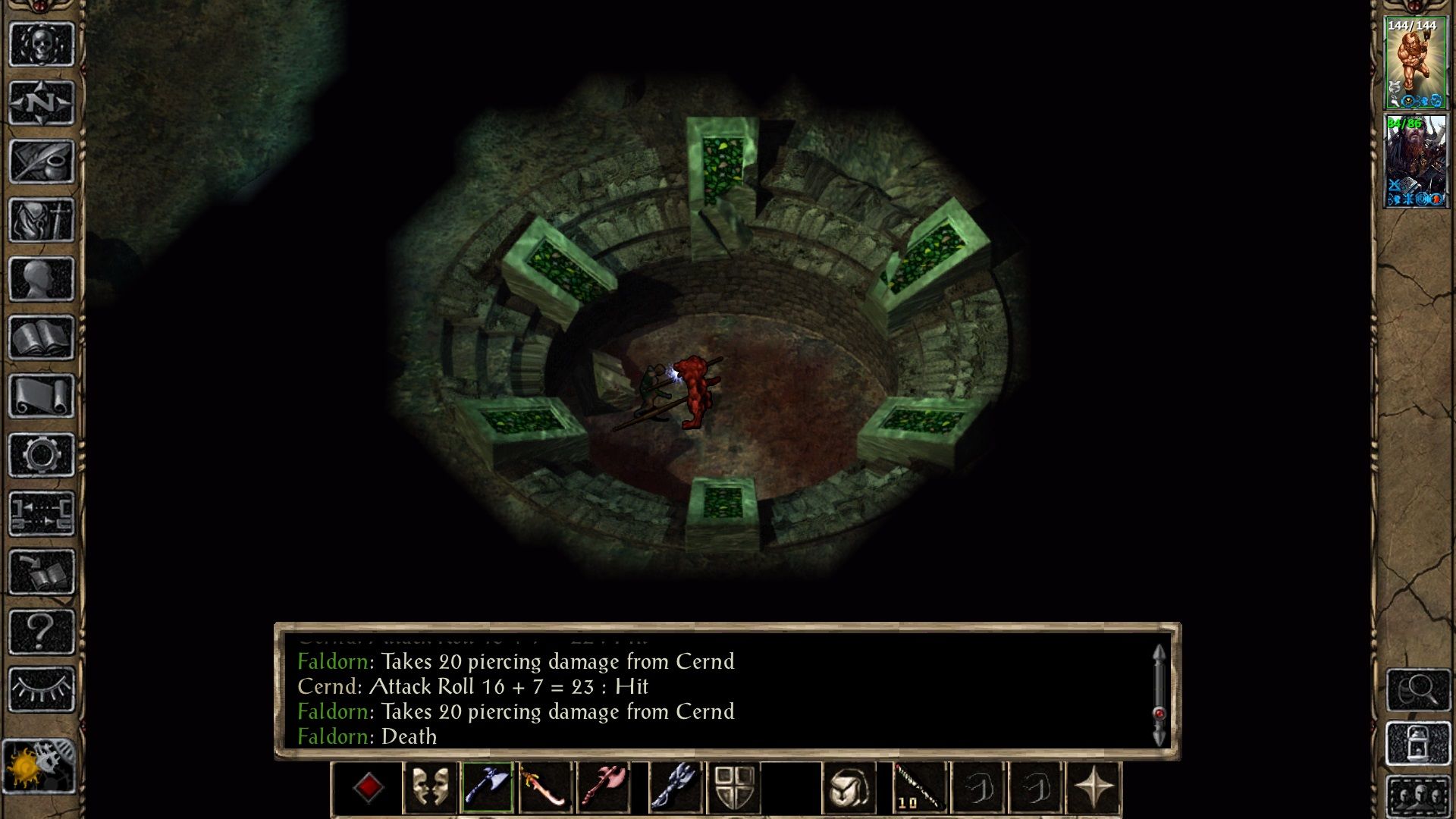1456x819 pixels.
Task: Use the quick item with 10 charges
Action: click(x=919, y=787)
